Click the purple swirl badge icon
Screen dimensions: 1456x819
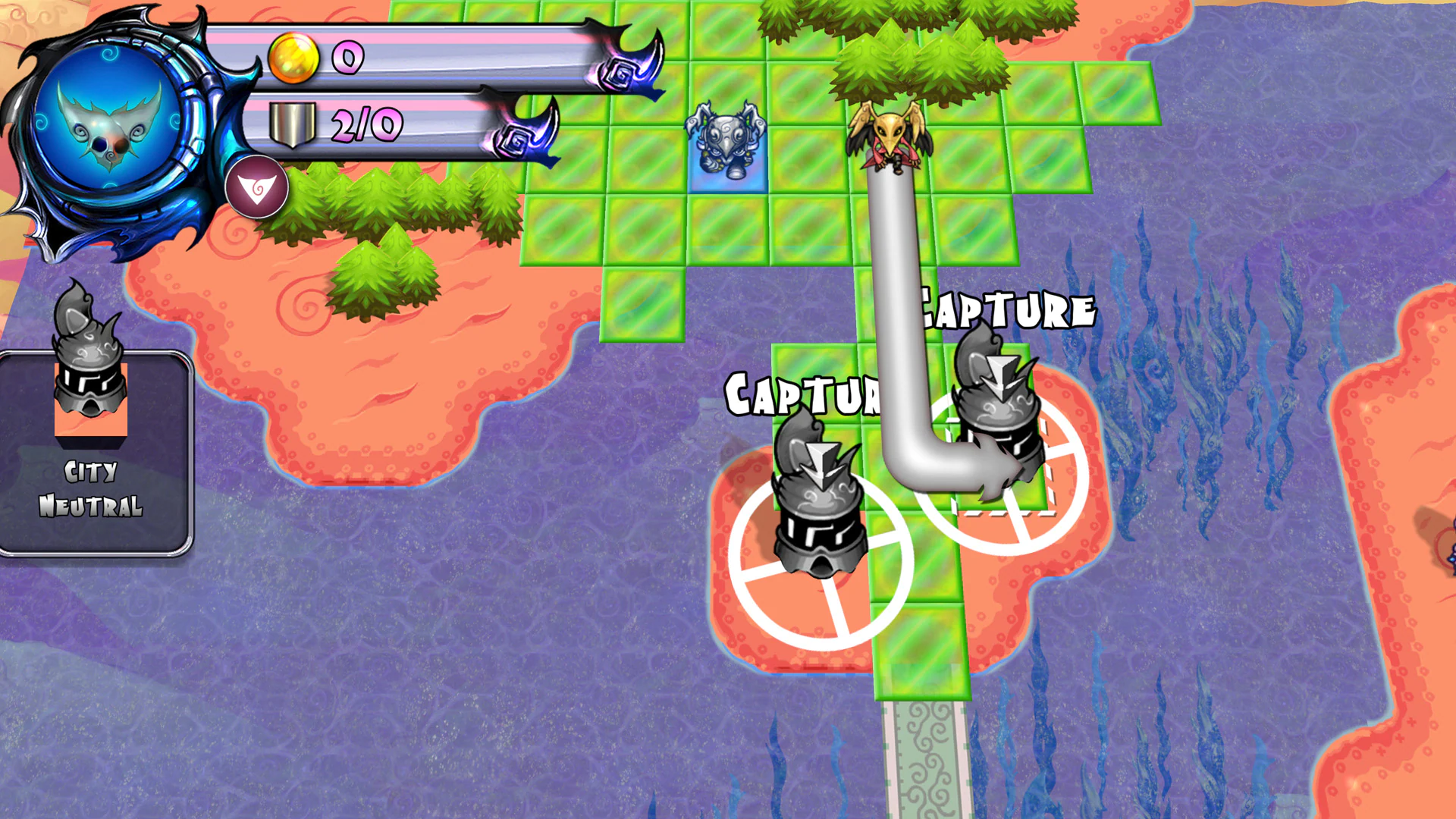257,187
